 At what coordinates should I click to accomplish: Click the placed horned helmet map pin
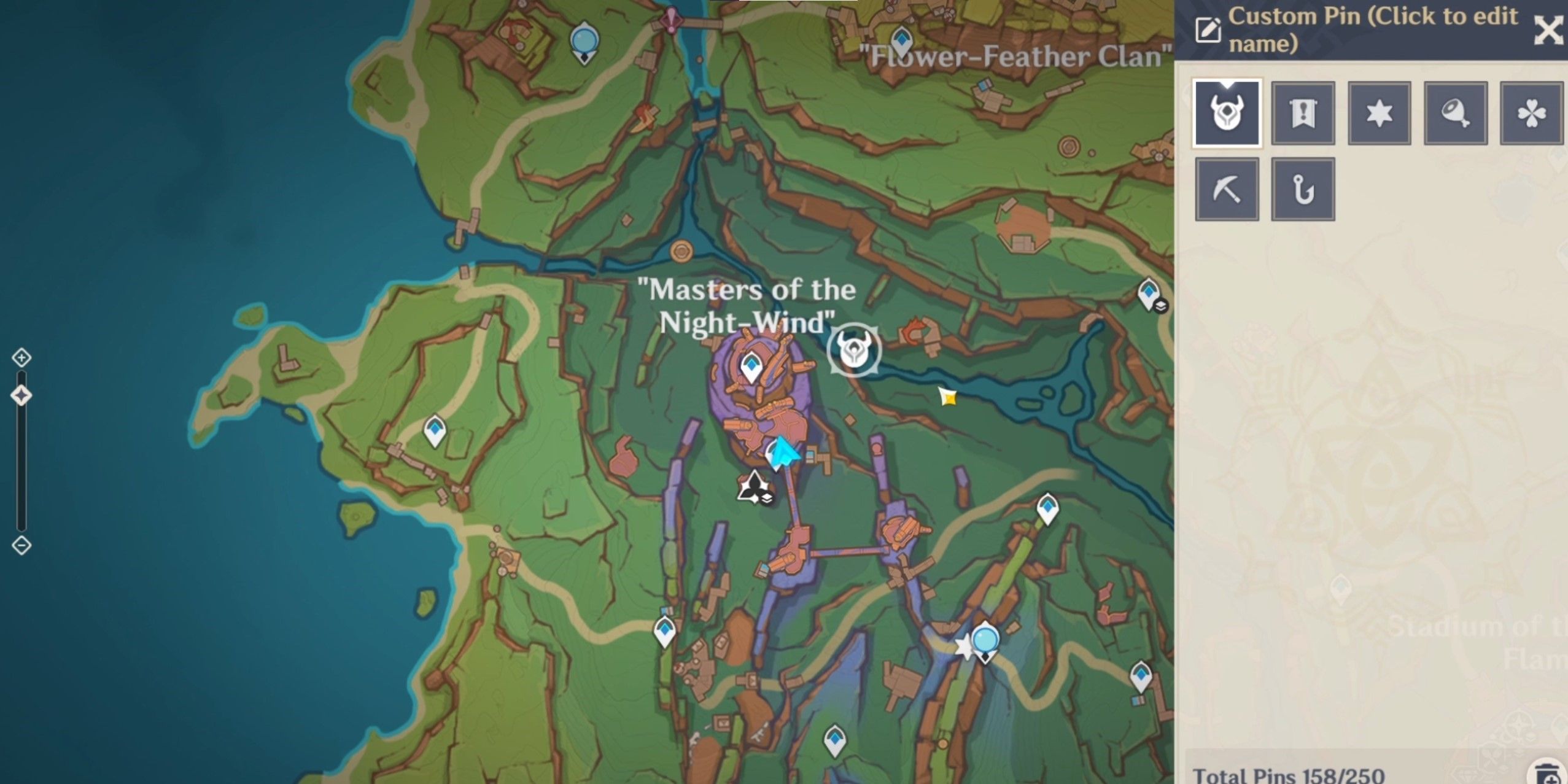[x=854, y=350]
